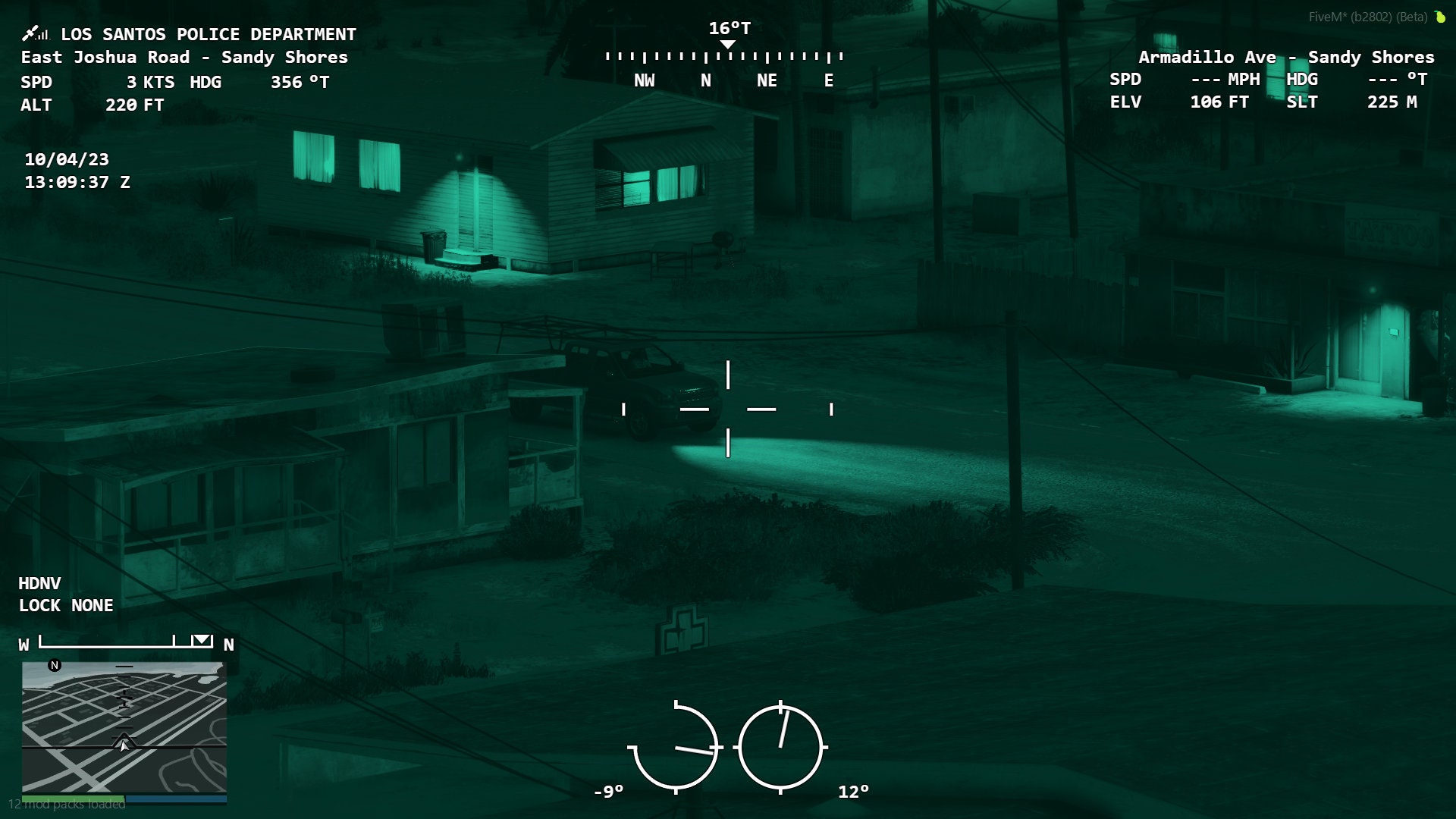Click the 16°T heading pointer triangle

(729, 43)
